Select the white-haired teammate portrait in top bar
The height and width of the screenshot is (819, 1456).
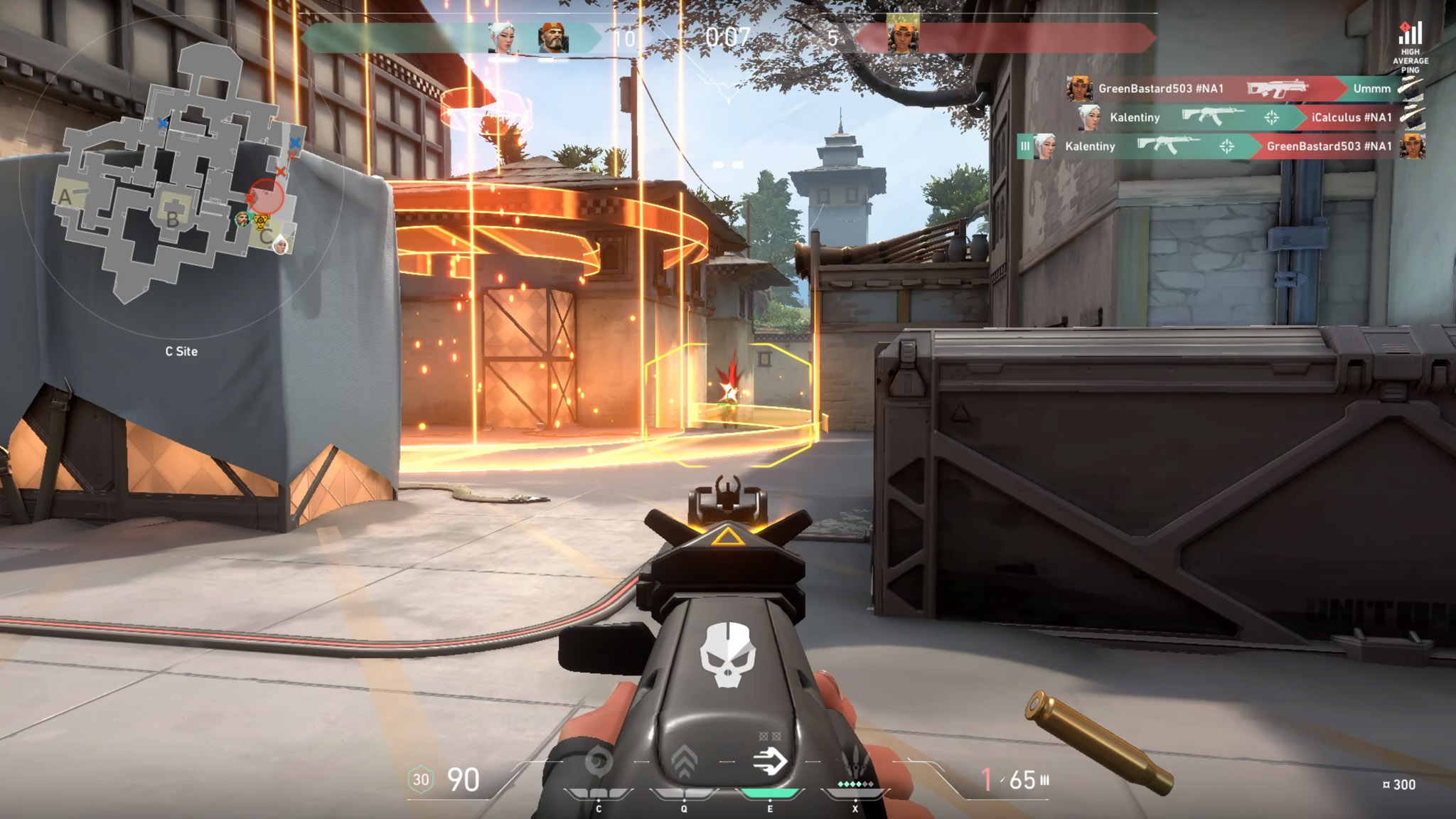(501, 38)
